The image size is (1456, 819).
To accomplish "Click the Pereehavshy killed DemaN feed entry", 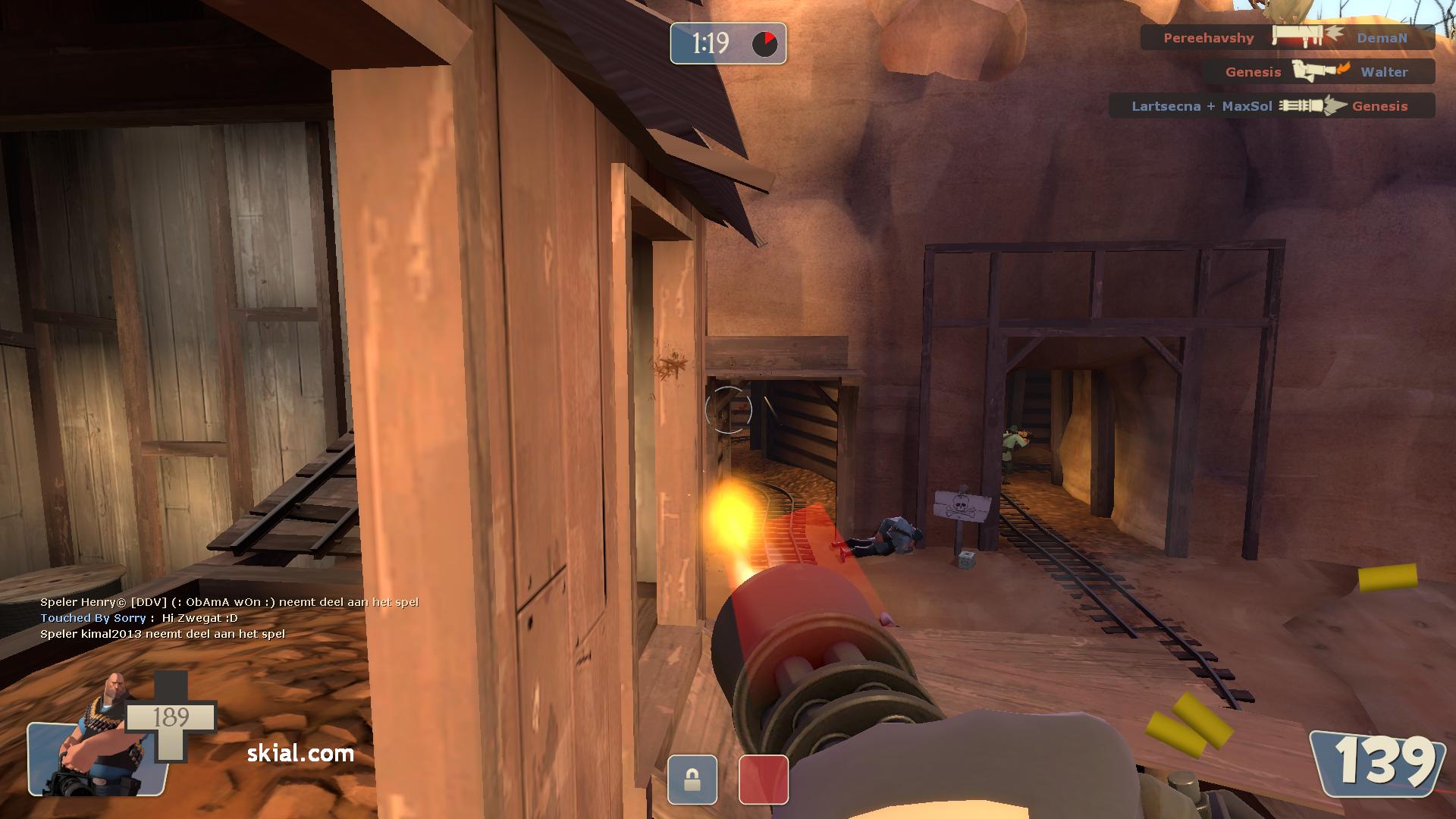I will click(1287, 37).
